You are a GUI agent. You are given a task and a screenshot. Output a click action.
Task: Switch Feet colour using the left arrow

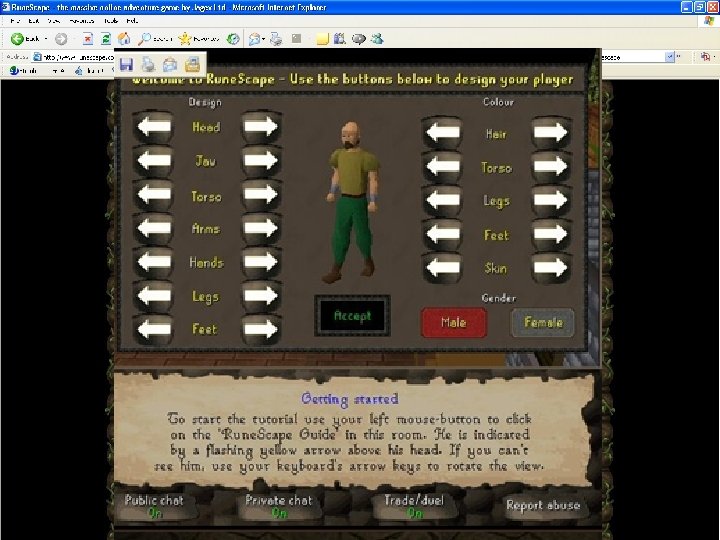click(443, 235)
